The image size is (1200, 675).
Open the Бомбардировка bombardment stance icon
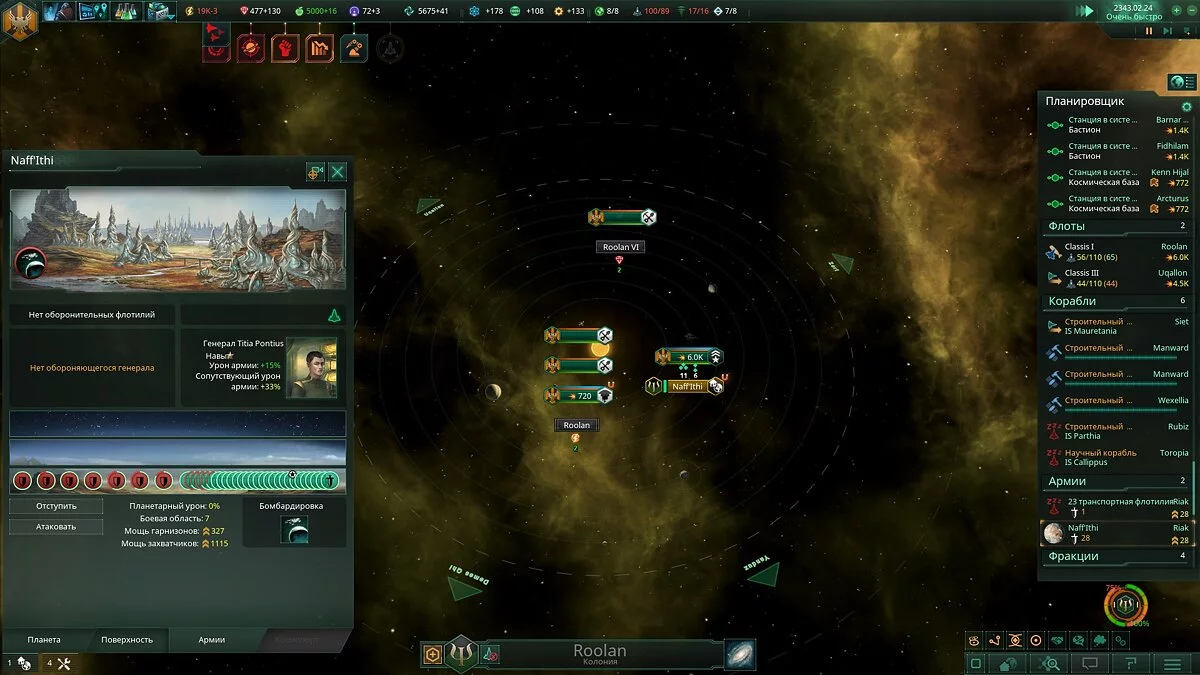click(x=294, y=530)
